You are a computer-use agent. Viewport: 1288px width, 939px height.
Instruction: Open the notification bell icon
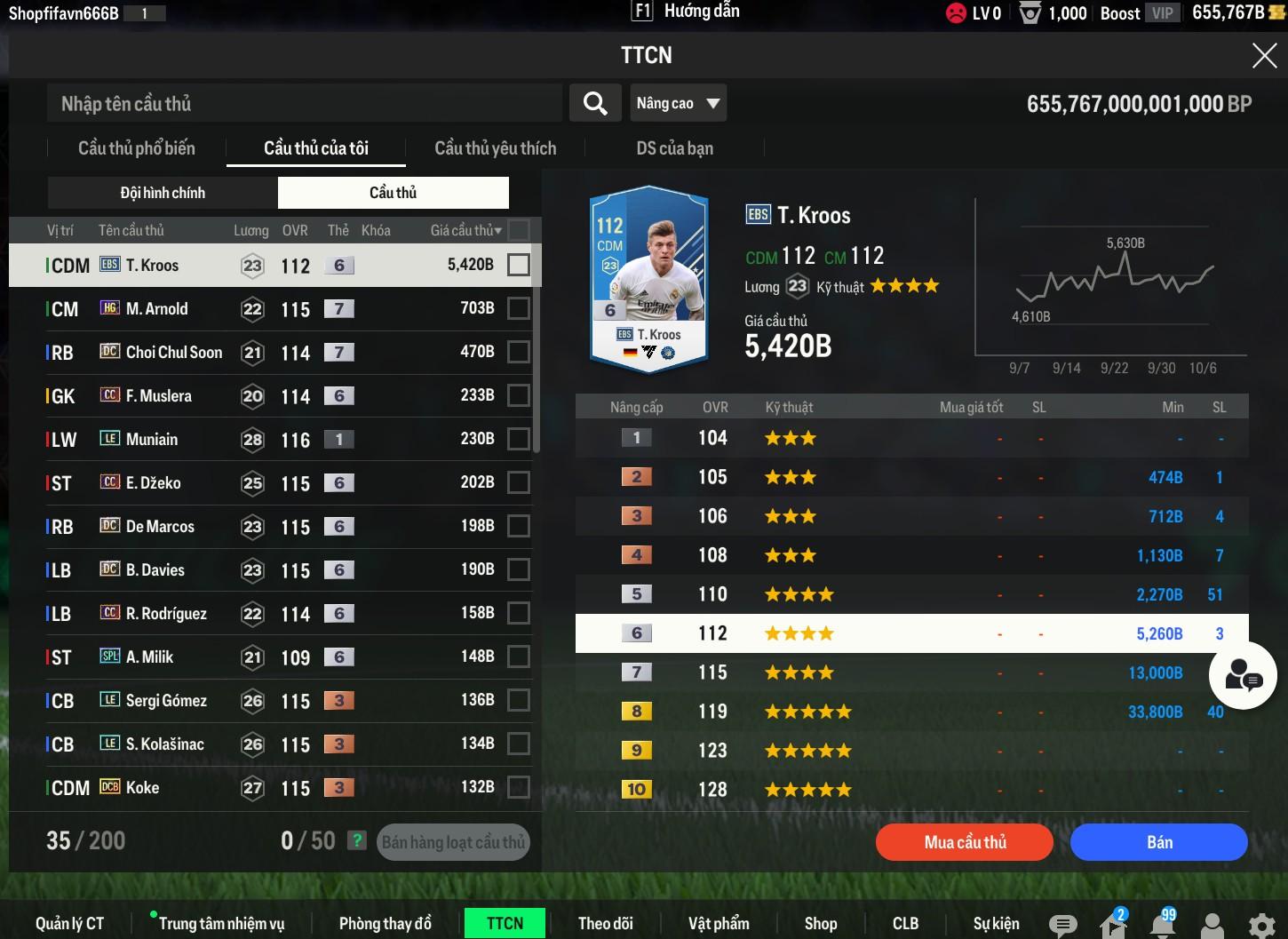pos(1162,924)
